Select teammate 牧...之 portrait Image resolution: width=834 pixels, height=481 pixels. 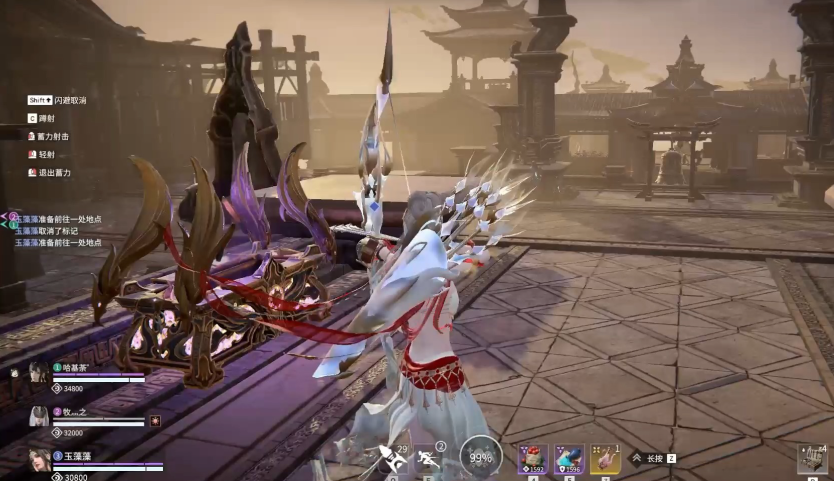tap(39, 416)
